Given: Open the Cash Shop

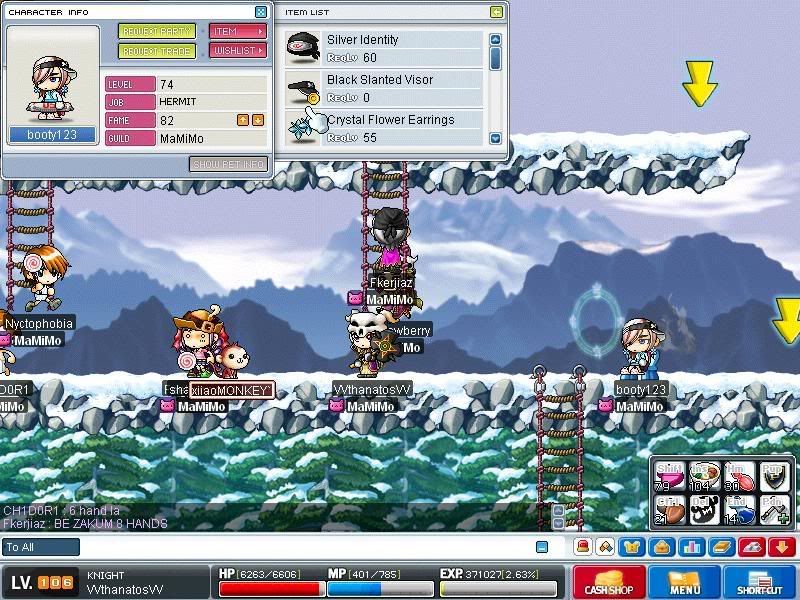Looking at the screenshot, I should pos(608,582).
